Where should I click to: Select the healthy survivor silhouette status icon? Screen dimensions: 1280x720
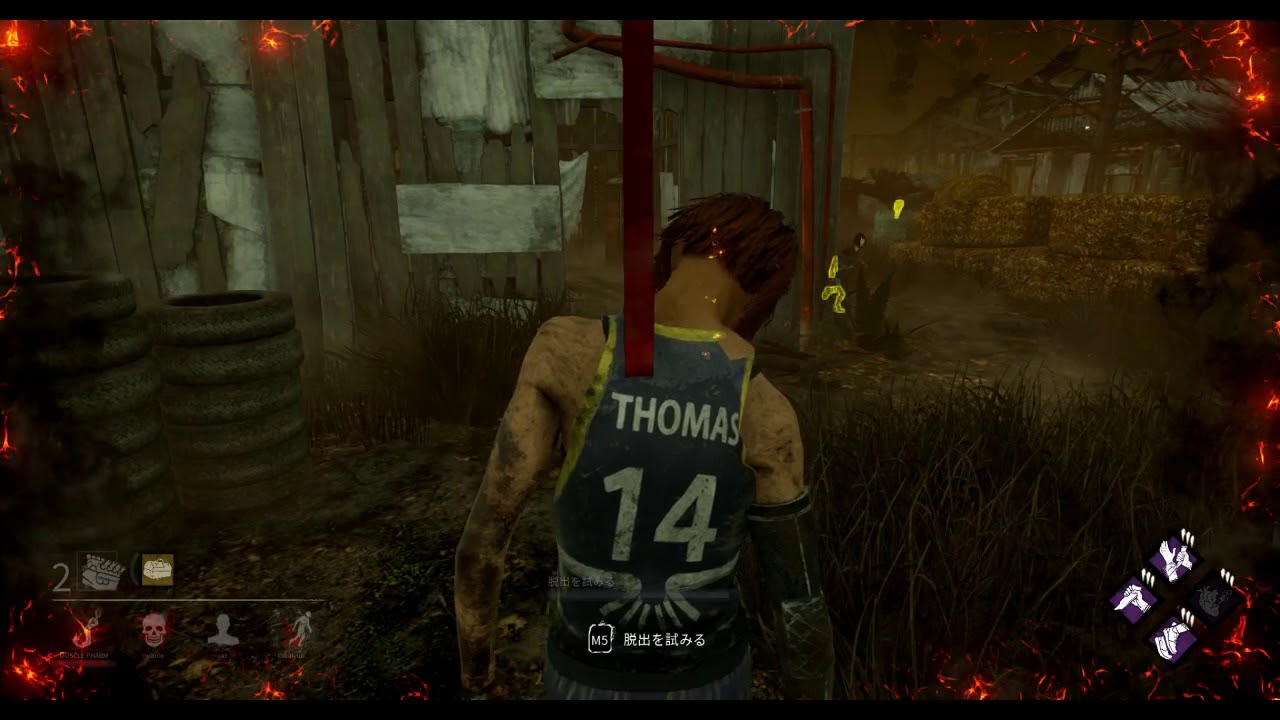(x=222, y=631)
